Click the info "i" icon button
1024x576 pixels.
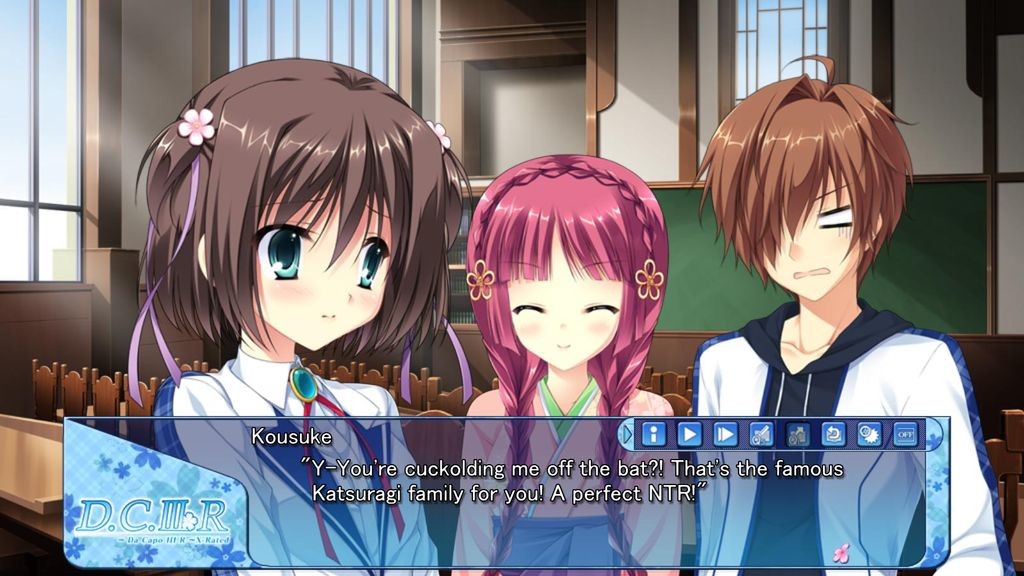pos(654,434)
